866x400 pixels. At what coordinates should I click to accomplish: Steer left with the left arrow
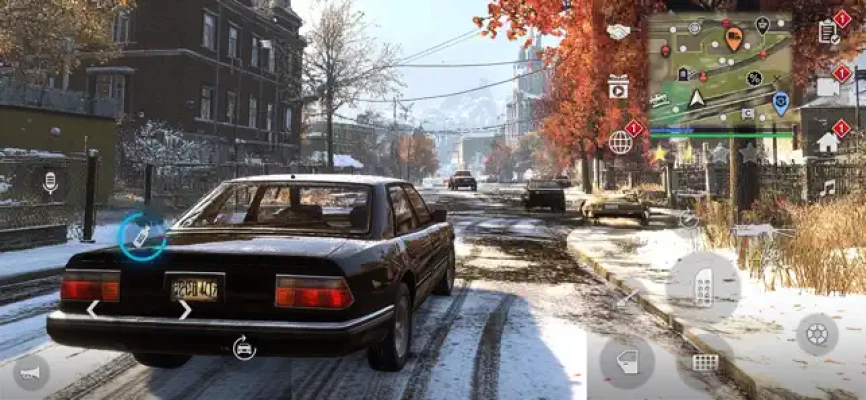[92, 310]
